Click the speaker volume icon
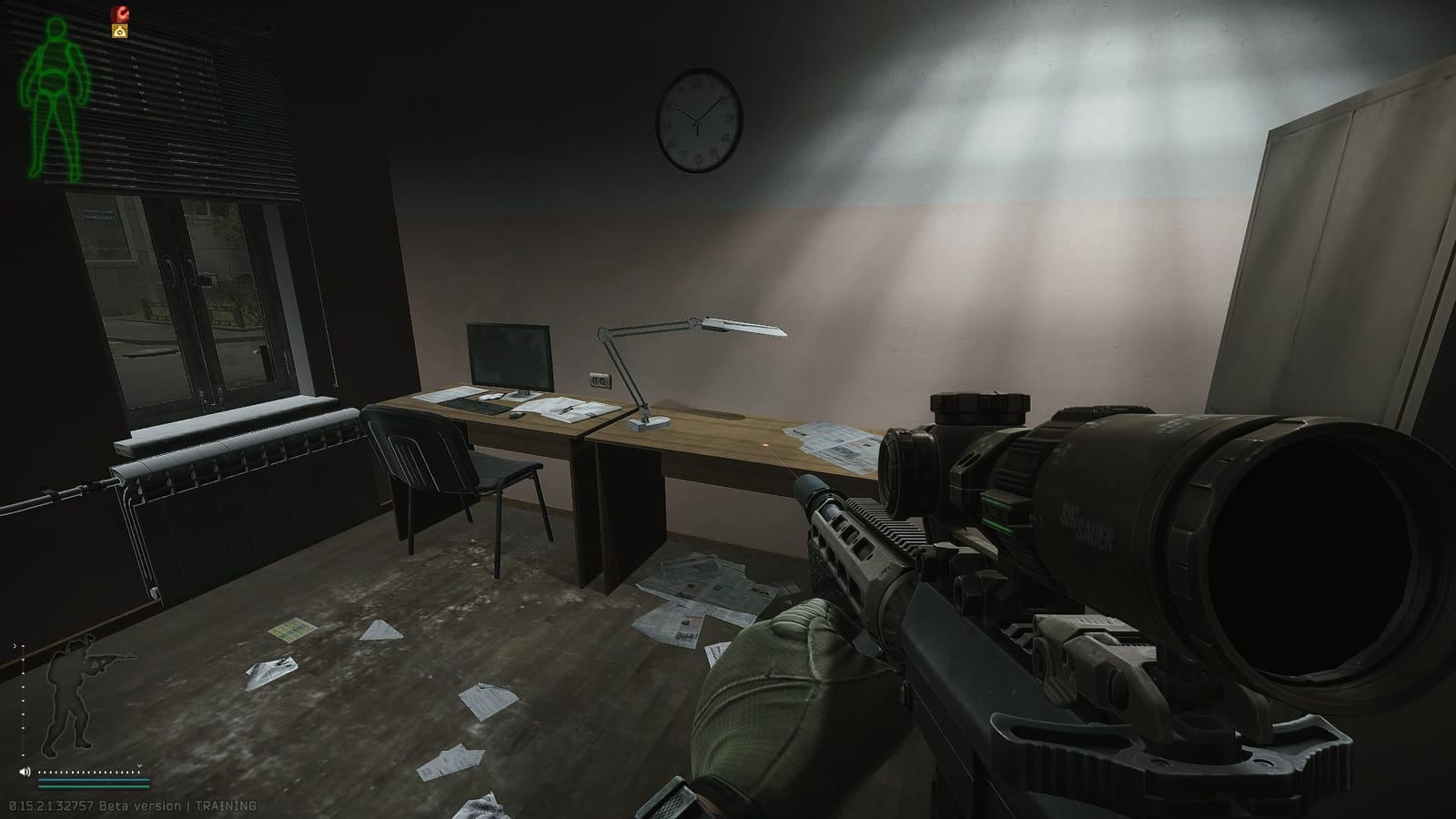 25,772
